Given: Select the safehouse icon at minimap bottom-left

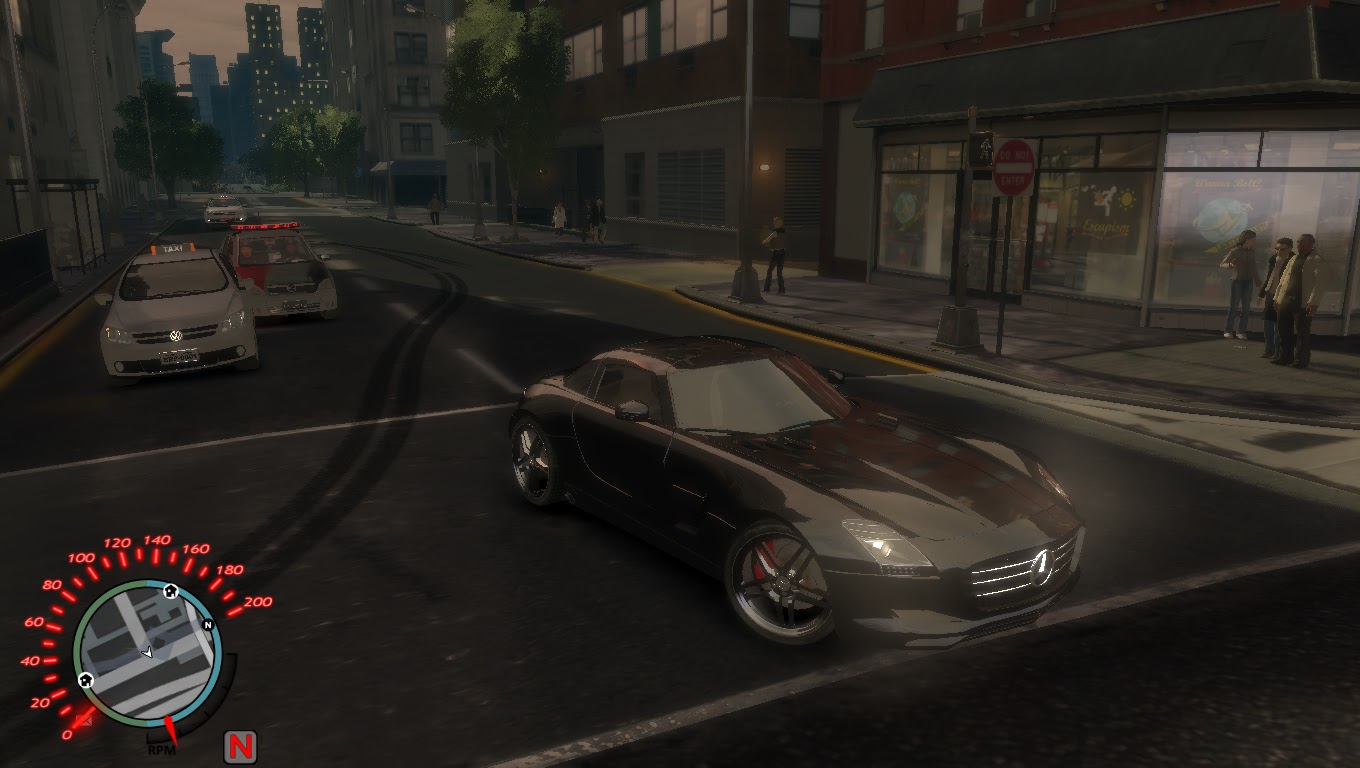Looking at the screenshot, I should click(x=85, y=679).
